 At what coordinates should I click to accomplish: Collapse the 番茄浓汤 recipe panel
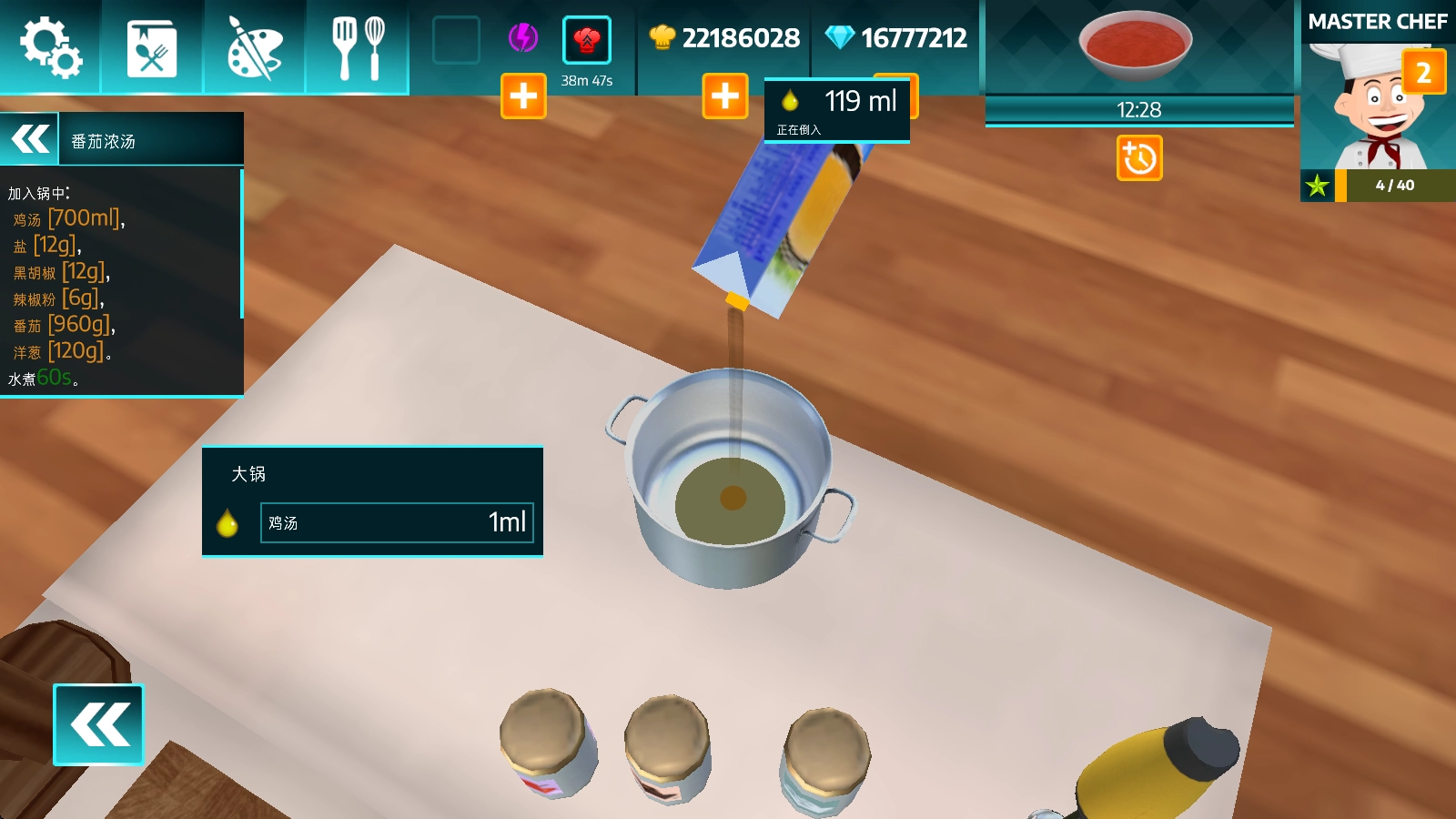pos(30,139)
